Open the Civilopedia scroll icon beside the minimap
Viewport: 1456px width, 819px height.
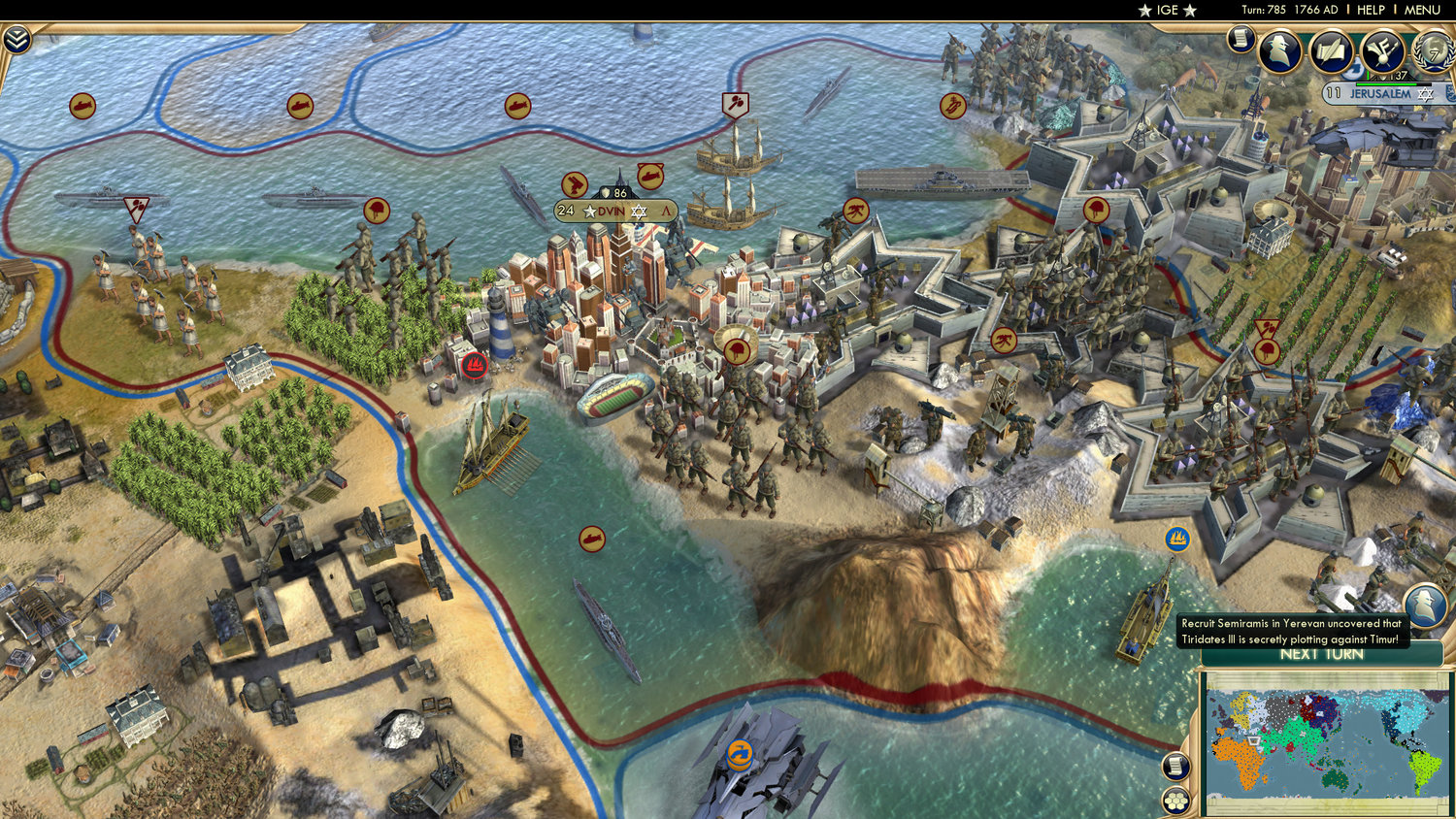tap(1175, 764)
